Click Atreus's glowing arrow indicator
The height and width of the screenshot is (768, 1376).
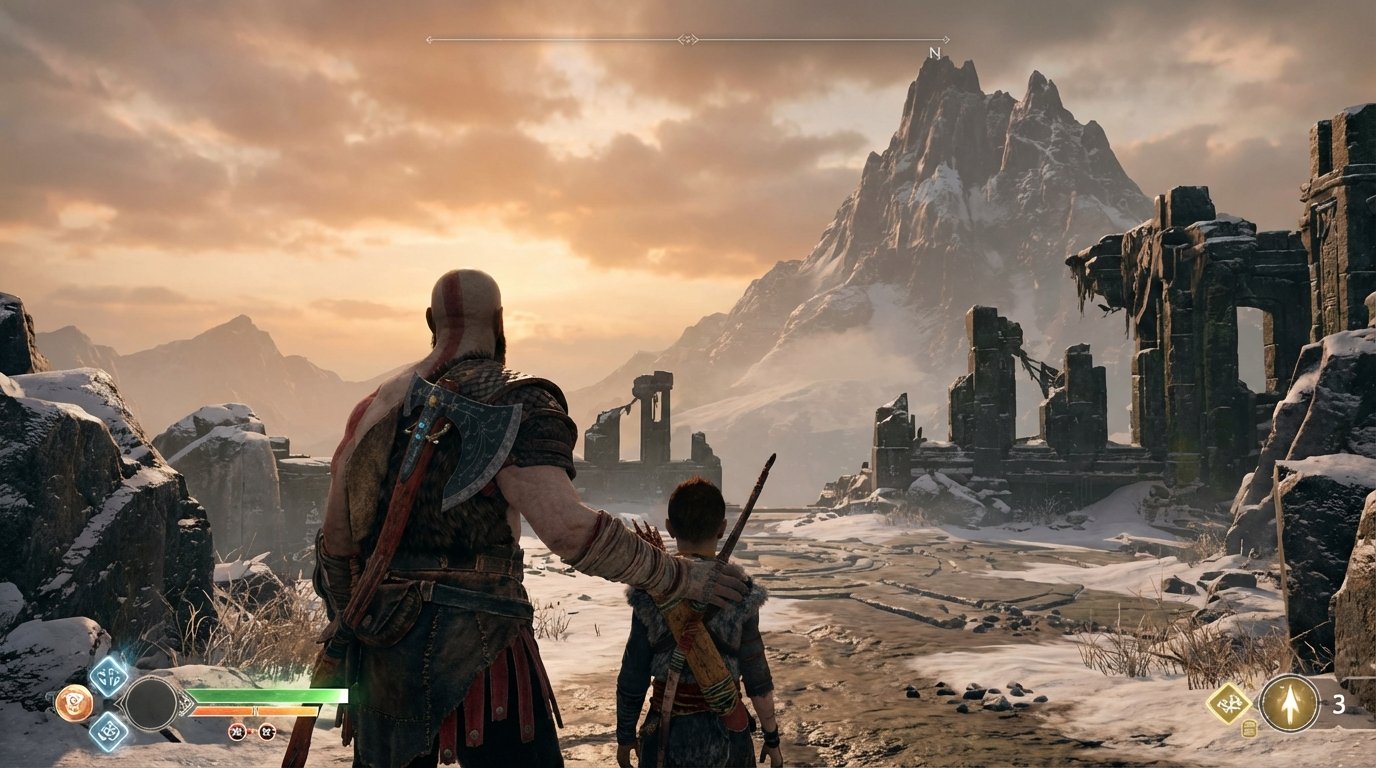(x=1290, y=703)
